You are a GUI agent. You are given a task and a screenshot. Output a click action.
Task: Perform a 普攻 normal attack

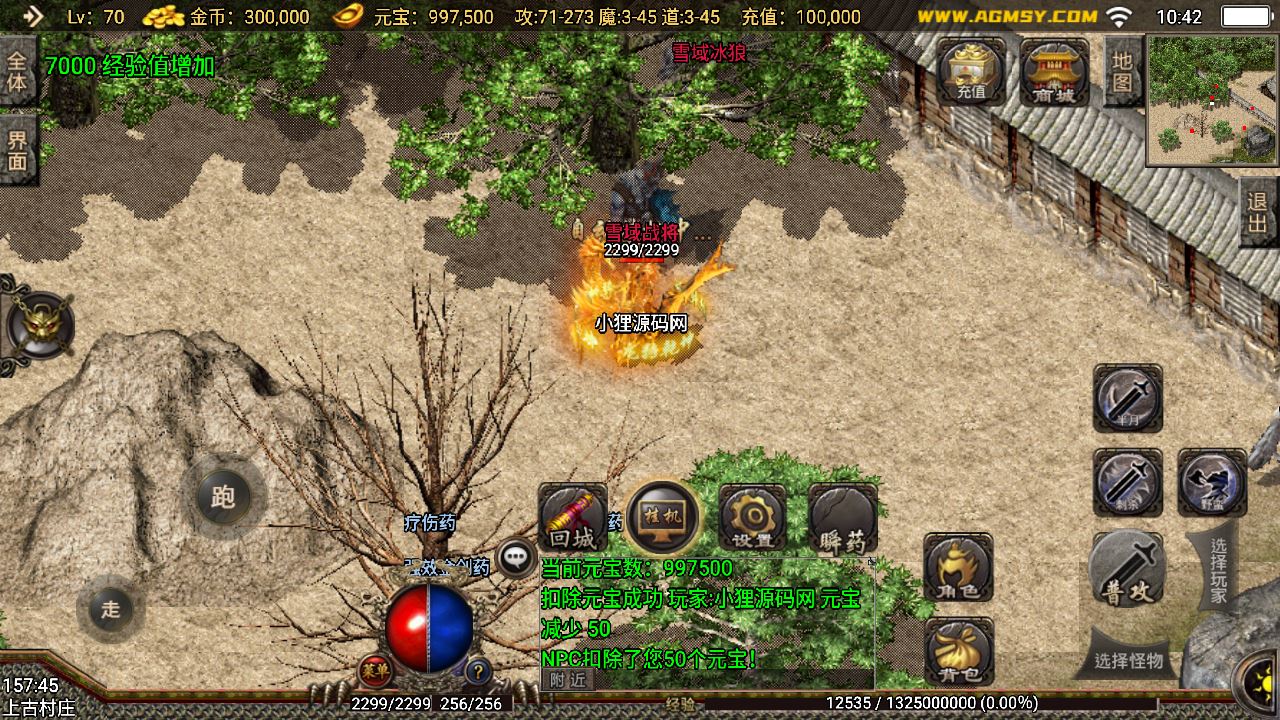coord(1127,571)
